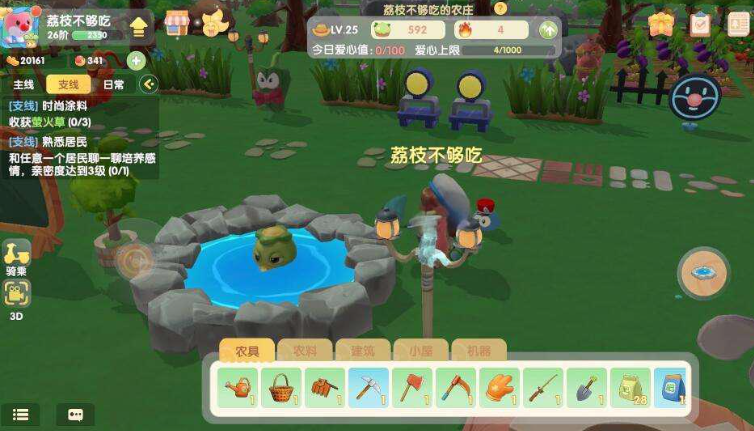The image size is (754, 431).
Task: Equip the shovel from the toolbar
Action: [585, 386]
